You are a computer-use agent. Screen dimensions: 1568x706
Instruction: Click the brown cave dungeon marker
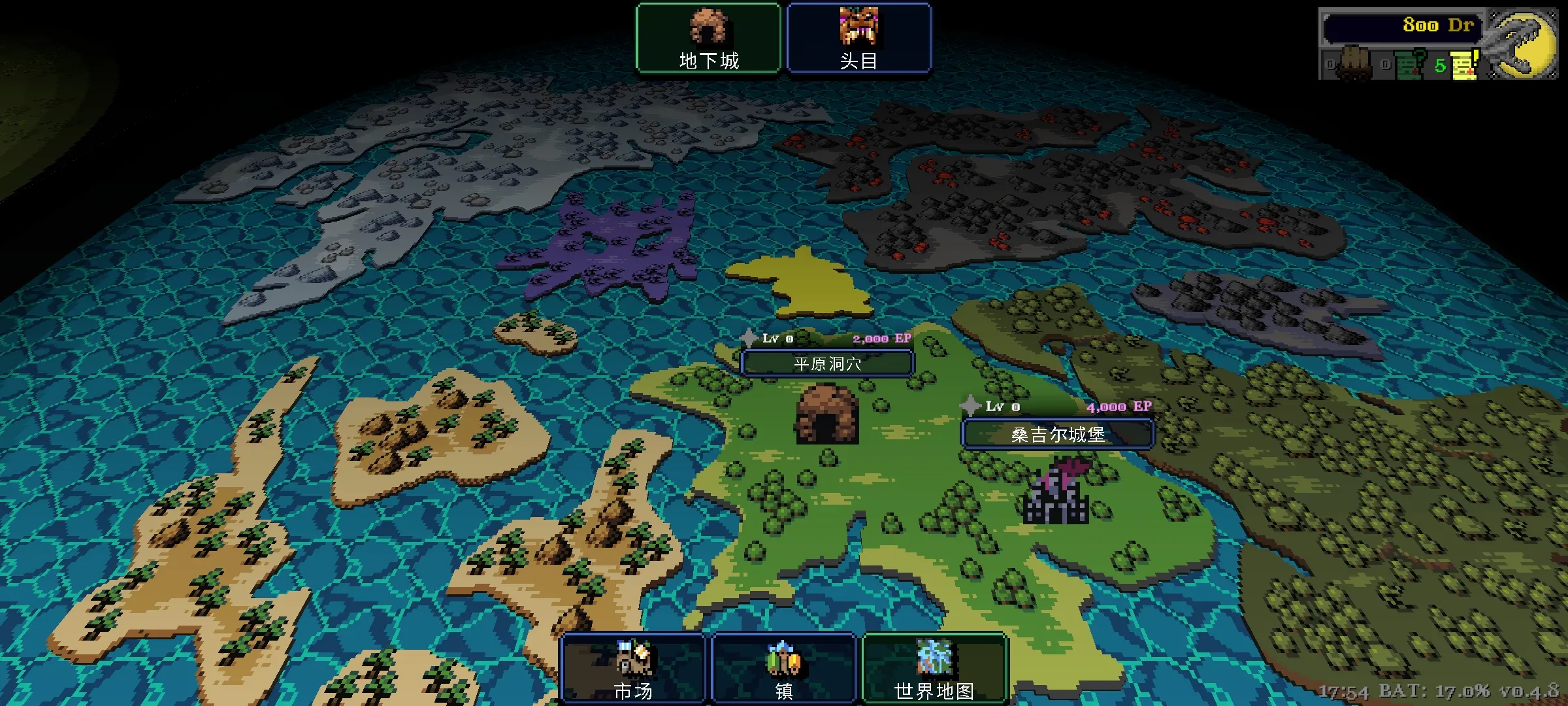(x=826, y=415)
